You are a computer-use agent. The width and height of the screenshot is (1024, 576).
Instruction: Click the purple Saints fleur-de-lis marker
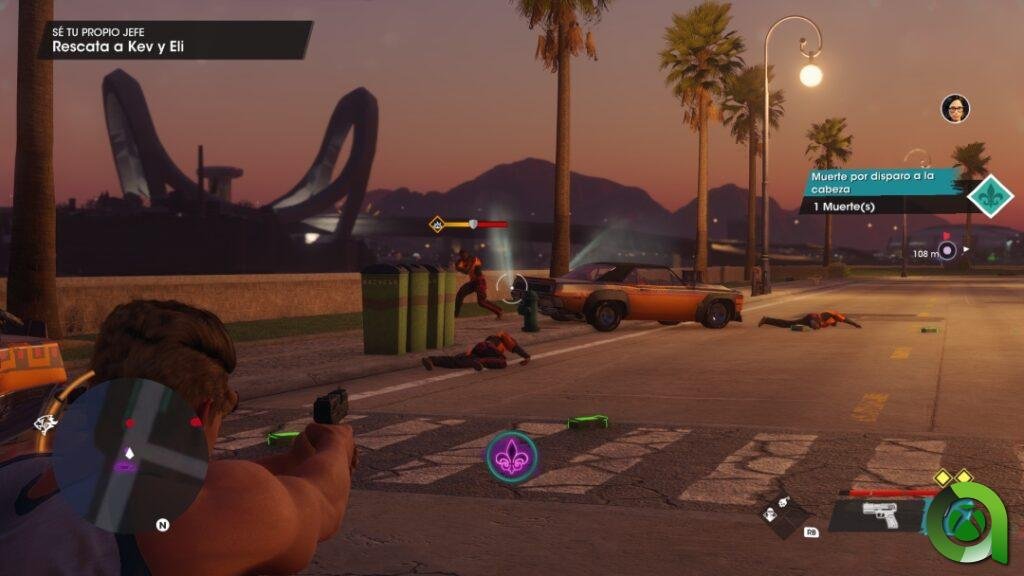(x=511, y=456)
